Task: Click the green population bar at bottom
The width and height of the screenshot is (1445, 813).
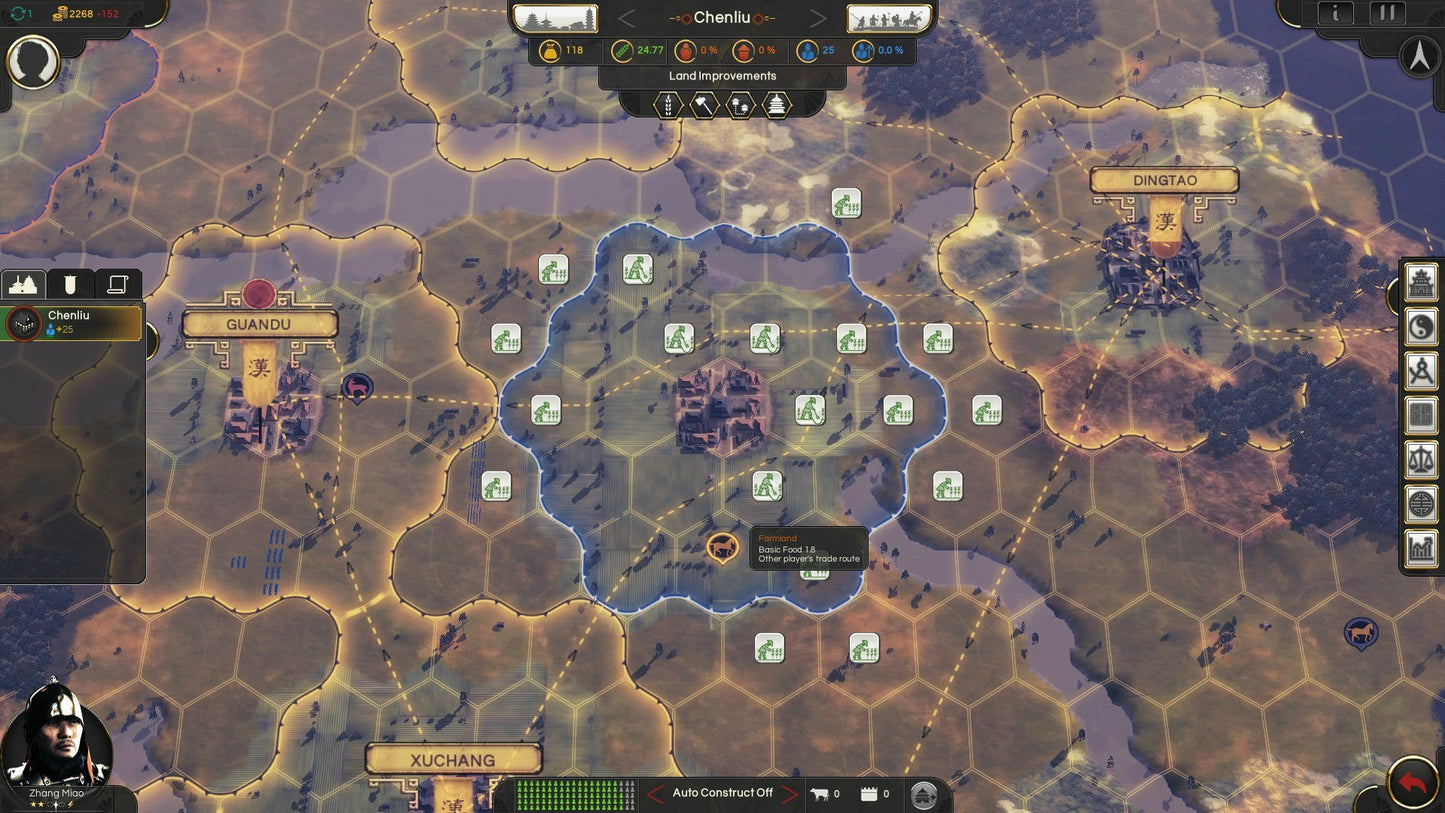Action: click(x=575, y=793)
